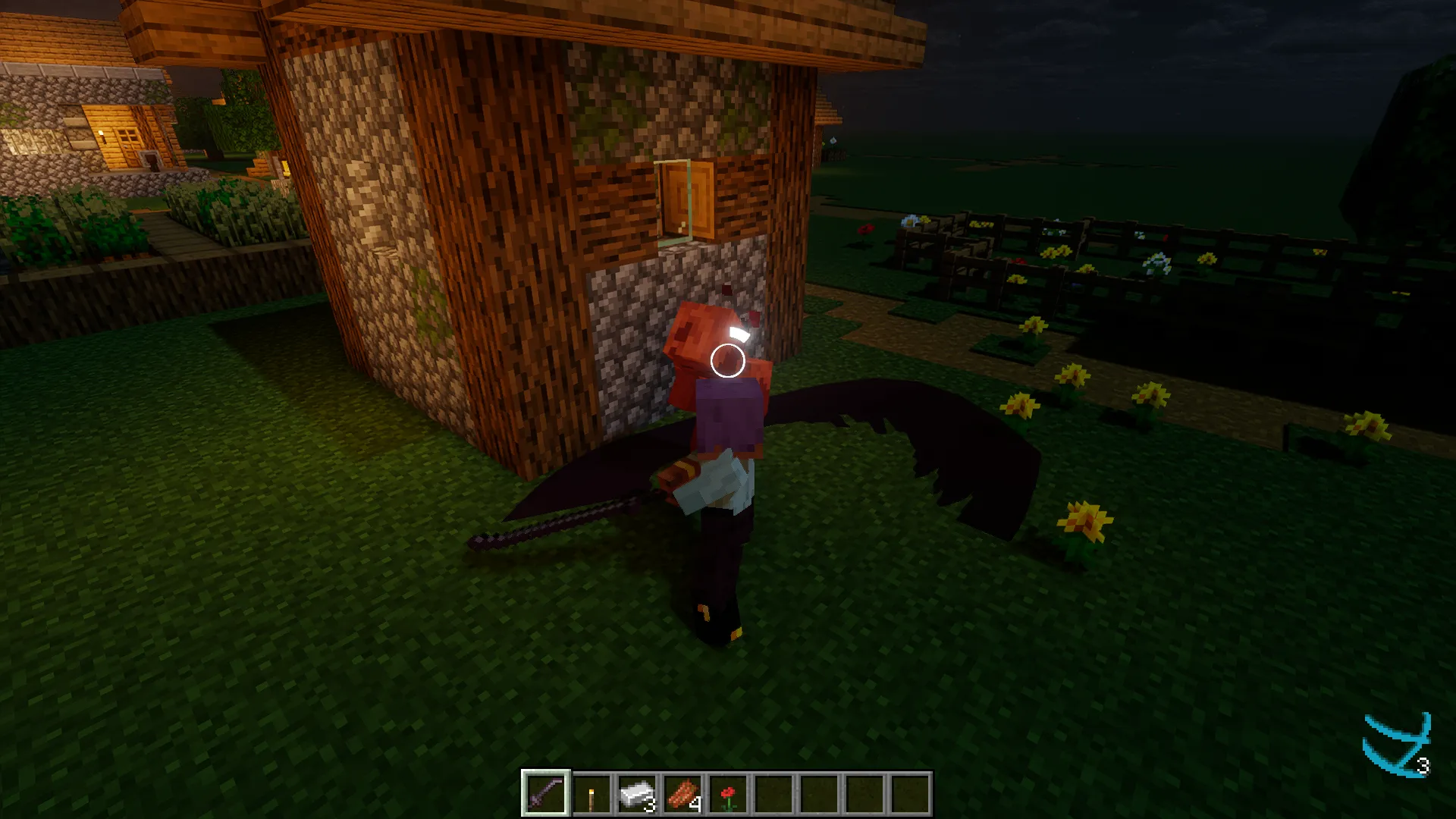
Task: Select the katana in the first hotbar slot
Action: (546, 794)
